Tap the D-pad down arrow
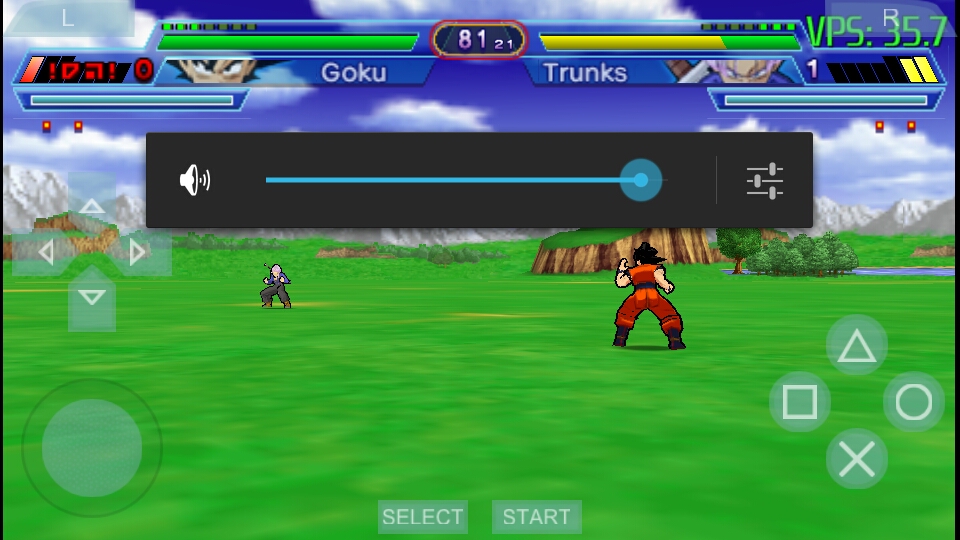The width and height of the screenshot is (960, 540). [x=92, y=297]
